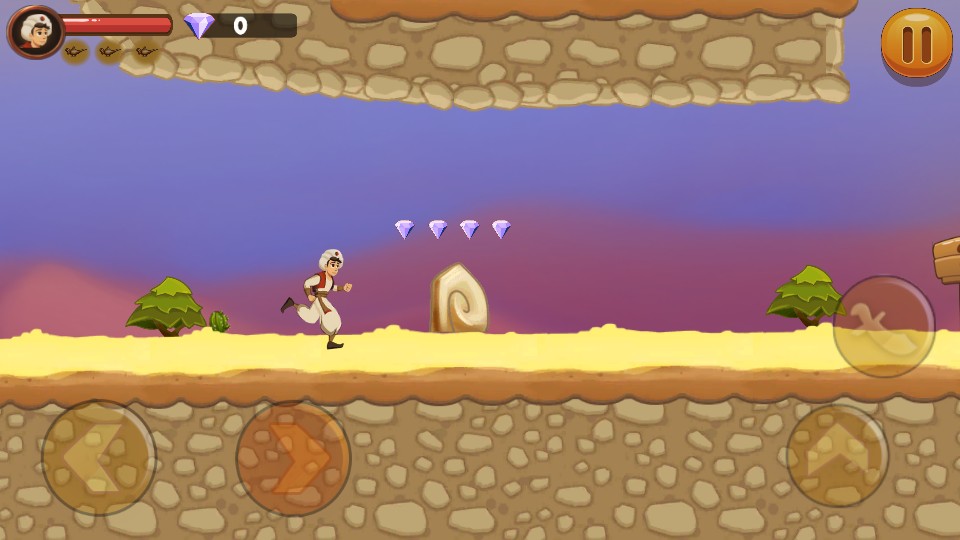This screenshot has height=540, width=960.
Task: Click the hero portrait avatar
Action: point(36,32)
